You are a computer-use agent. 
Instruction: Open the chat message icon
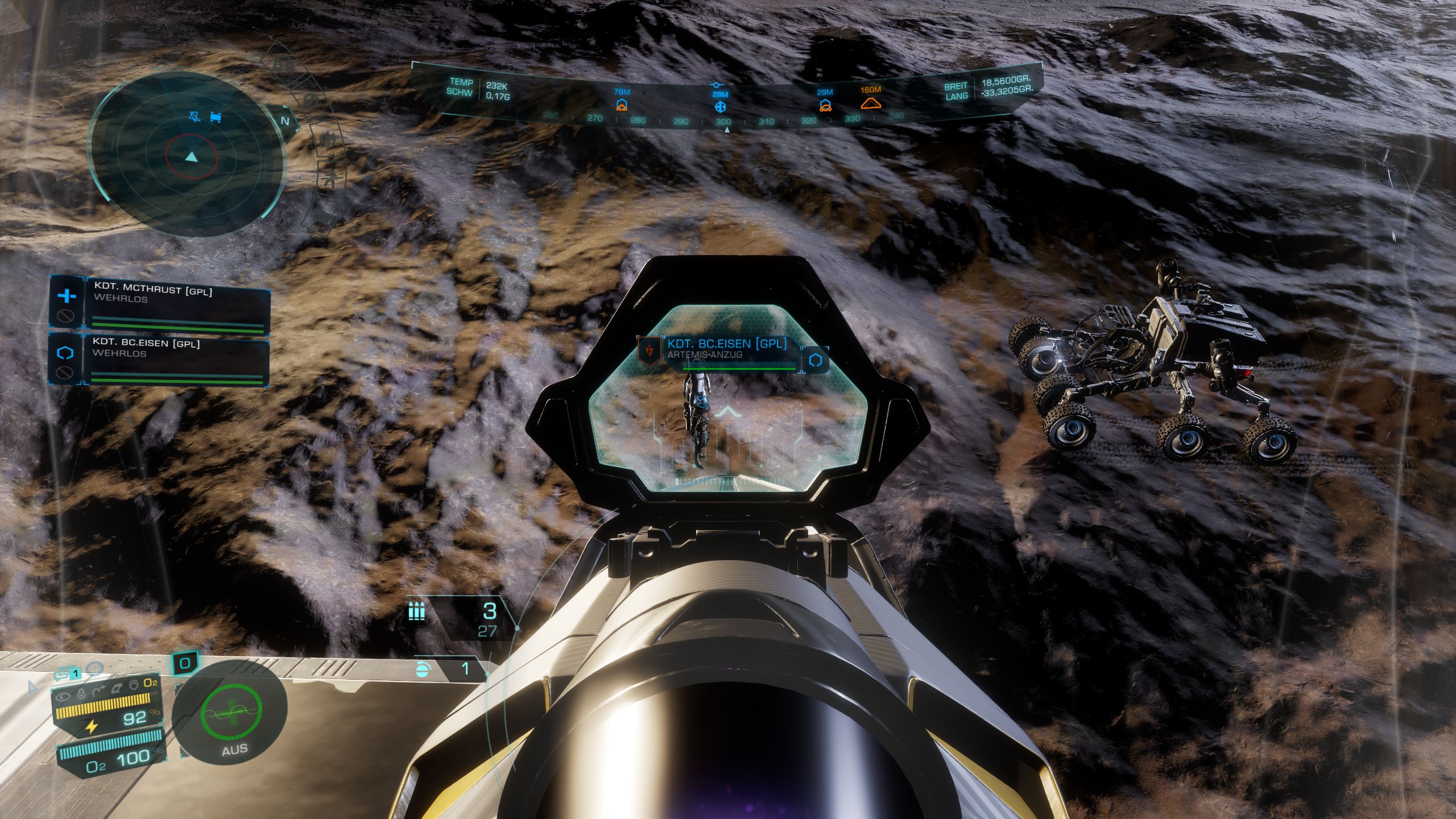click(63, 674)
